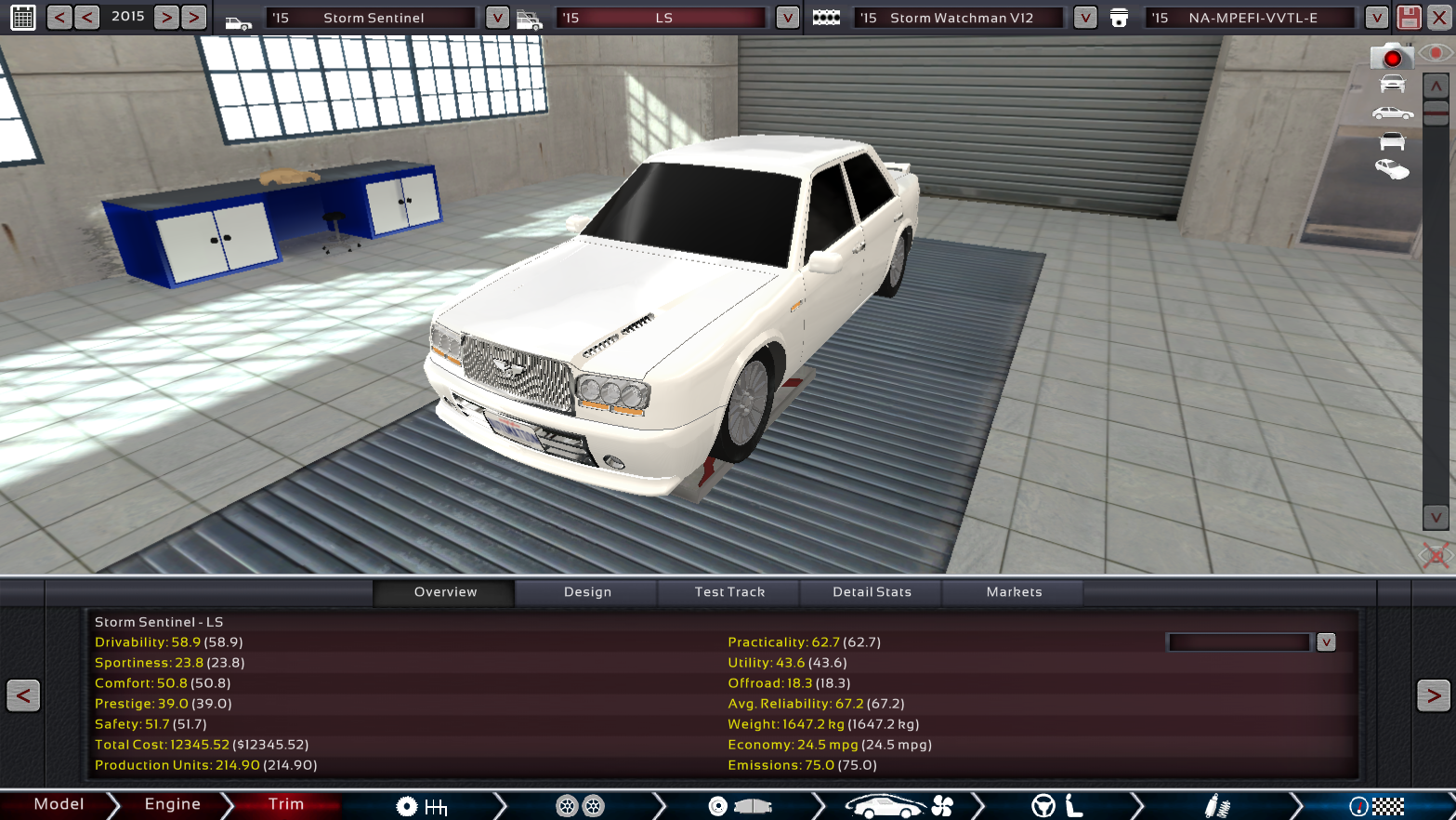Image resolution: width=1456 pixels, height=820 pixels.
Task: Open the suspension spring step
Action: [x=1217, y=806]
